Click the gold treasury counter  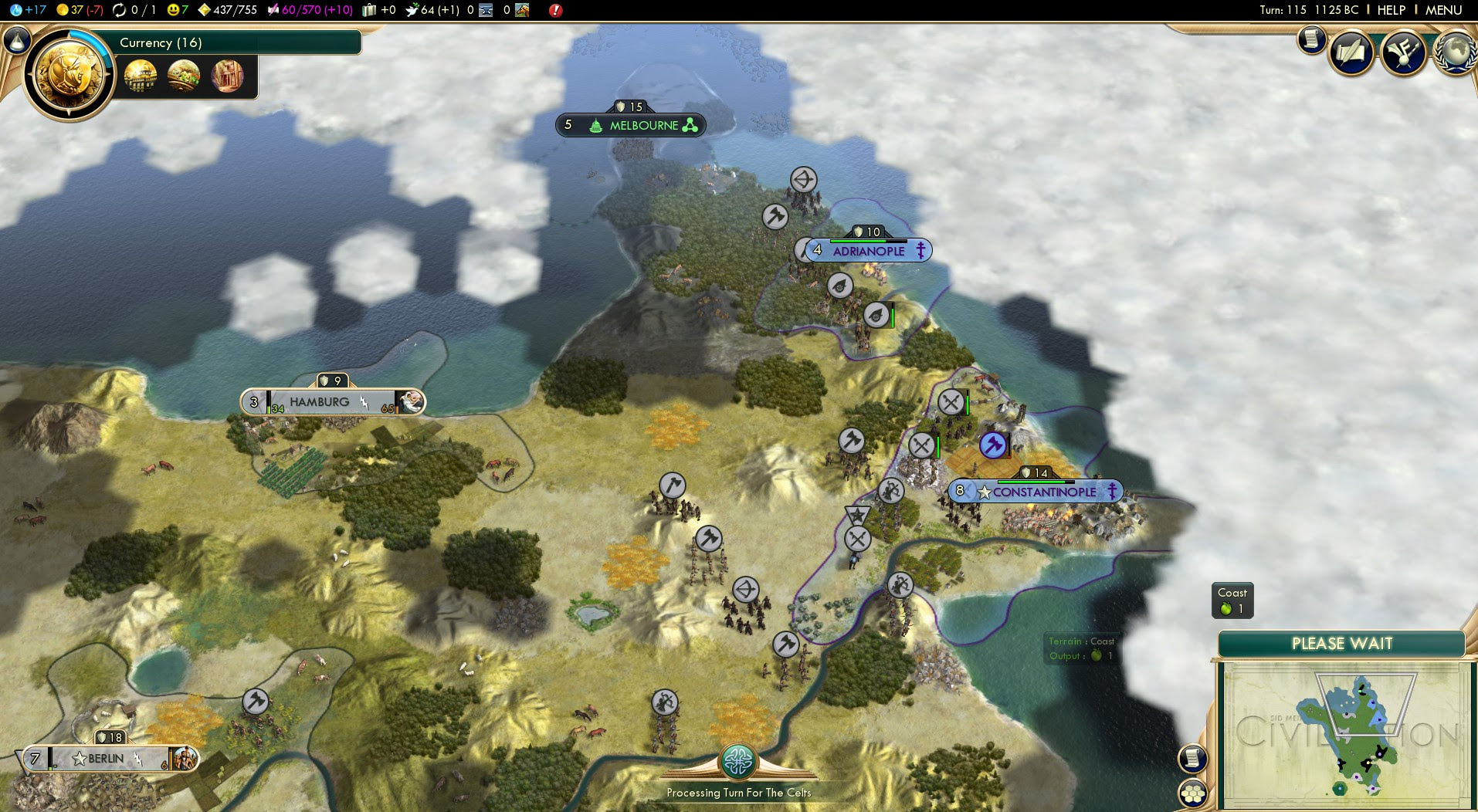[80, 10]
